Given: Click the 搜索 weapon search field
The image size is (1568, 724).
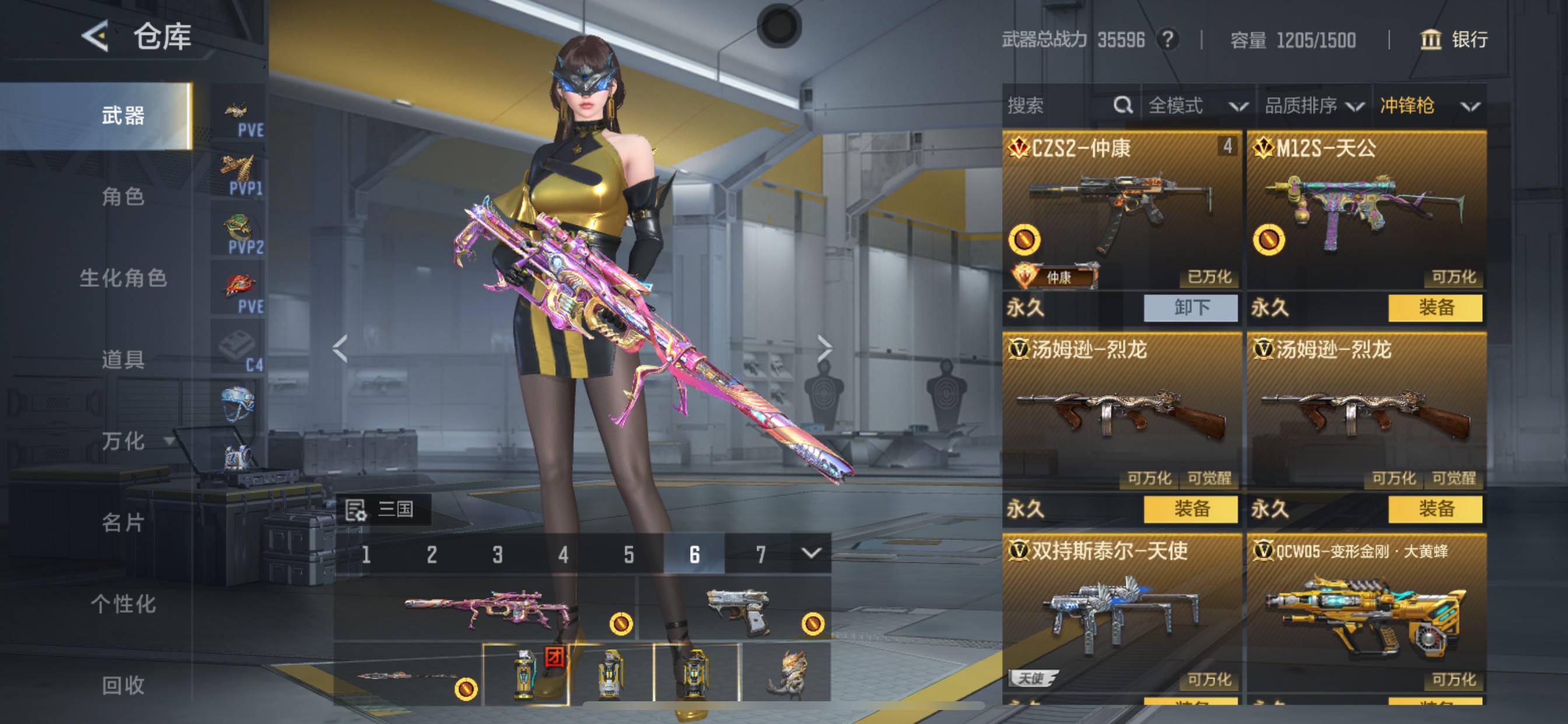Looking at the screenshot, I should point(1059,106).
